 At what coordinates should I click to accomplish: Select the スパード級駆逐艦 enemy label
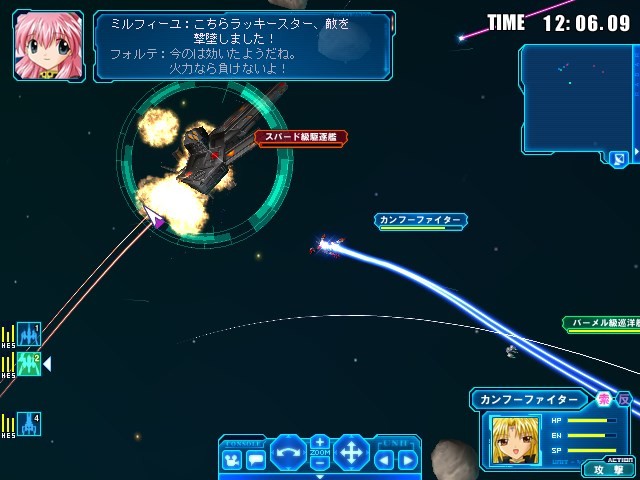301,137
